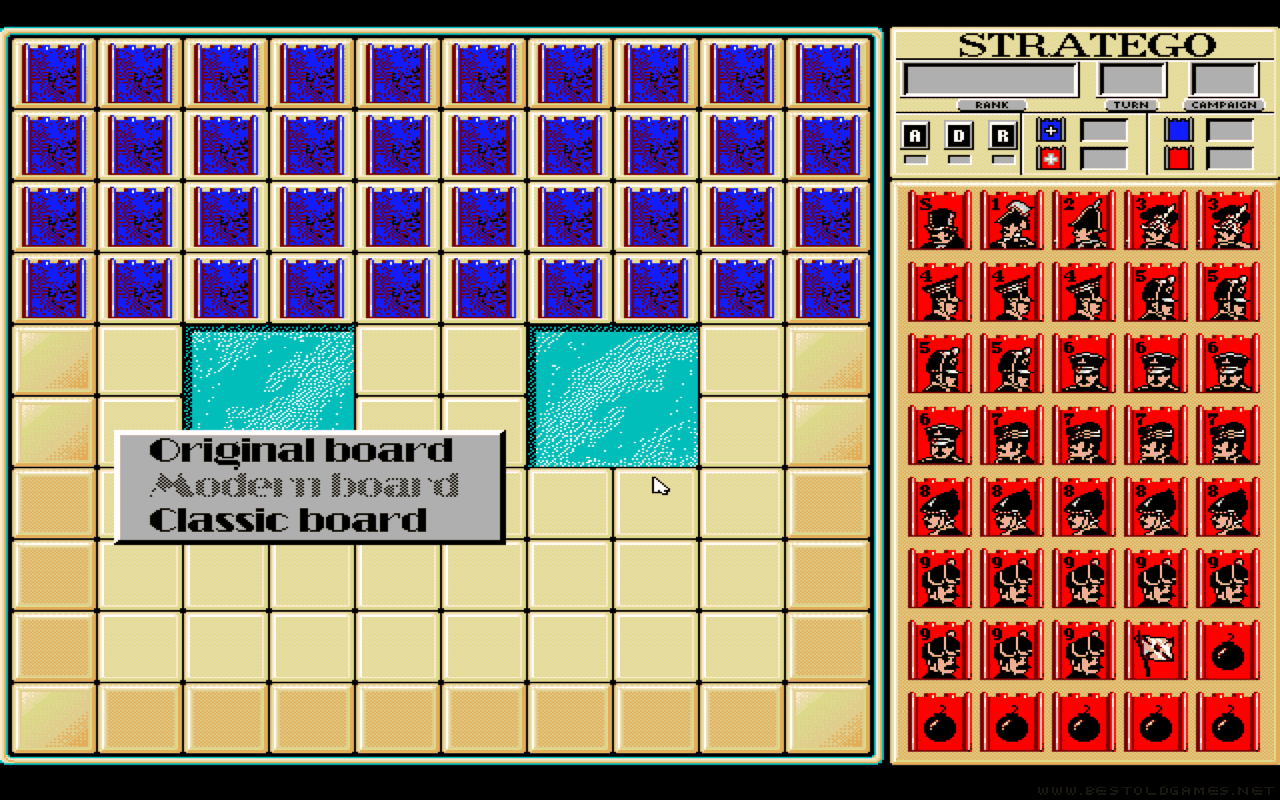Pick the rank 1 Marshal piece
The width and height of the screenshot is (1280, 800).
(1012, 220)
